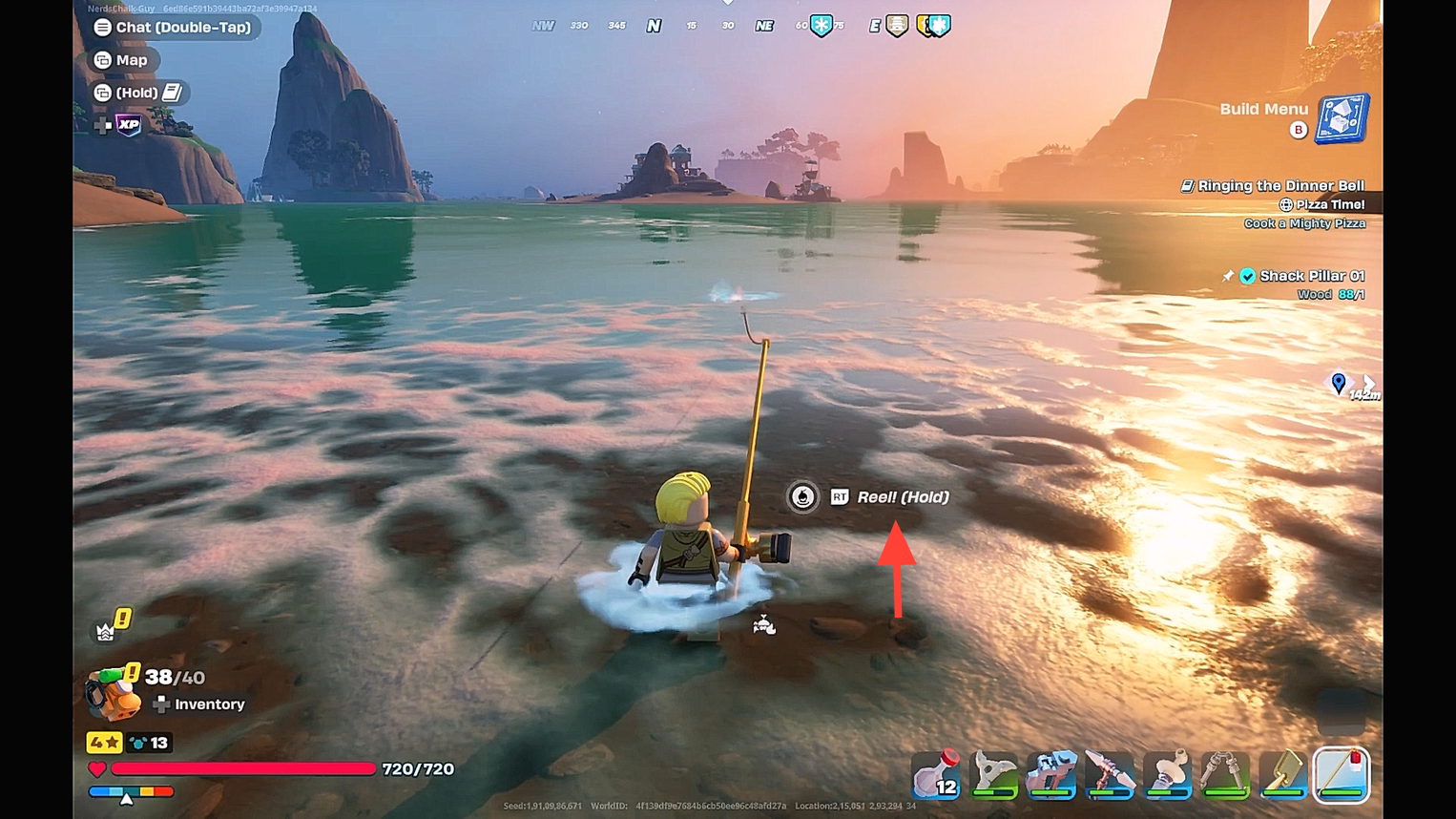The image size is (1456, 819).
Task: Click the crown village notification icon
Action: 106,630
